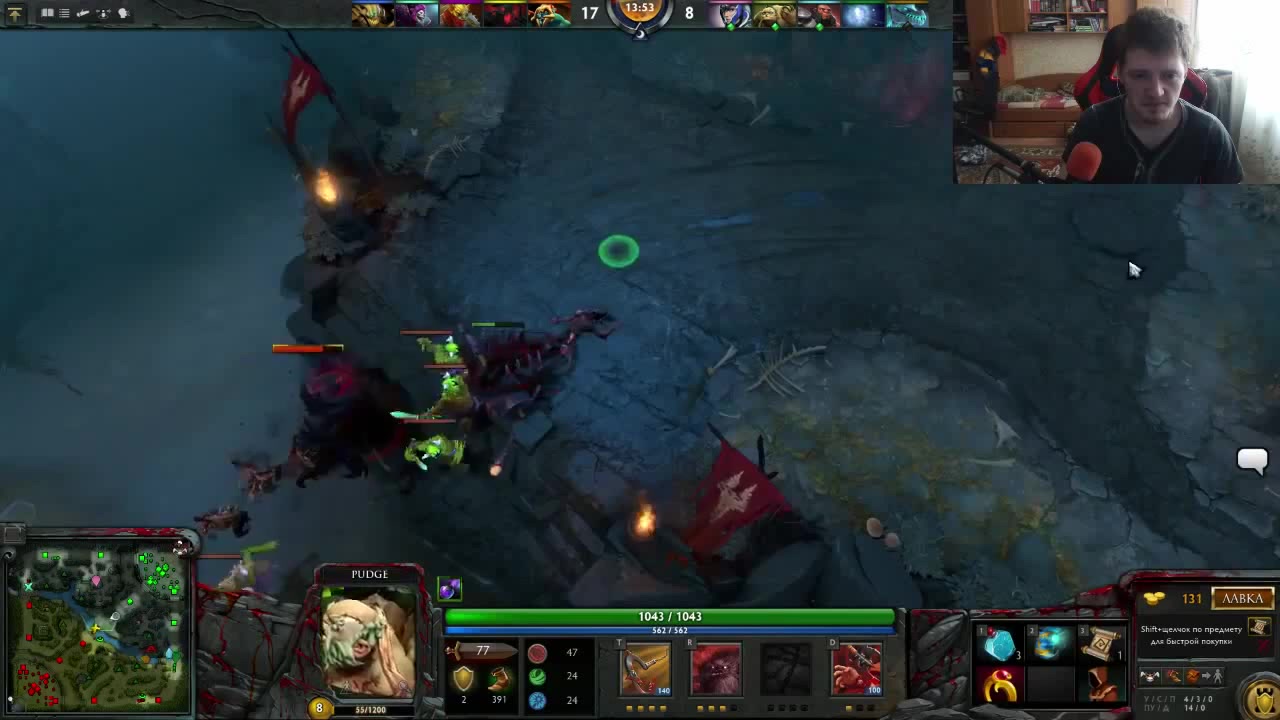This screenshot has width=1280, height=720.
Task: Click the quick-buy scroll item slot
Action: tap(1259, 627)
